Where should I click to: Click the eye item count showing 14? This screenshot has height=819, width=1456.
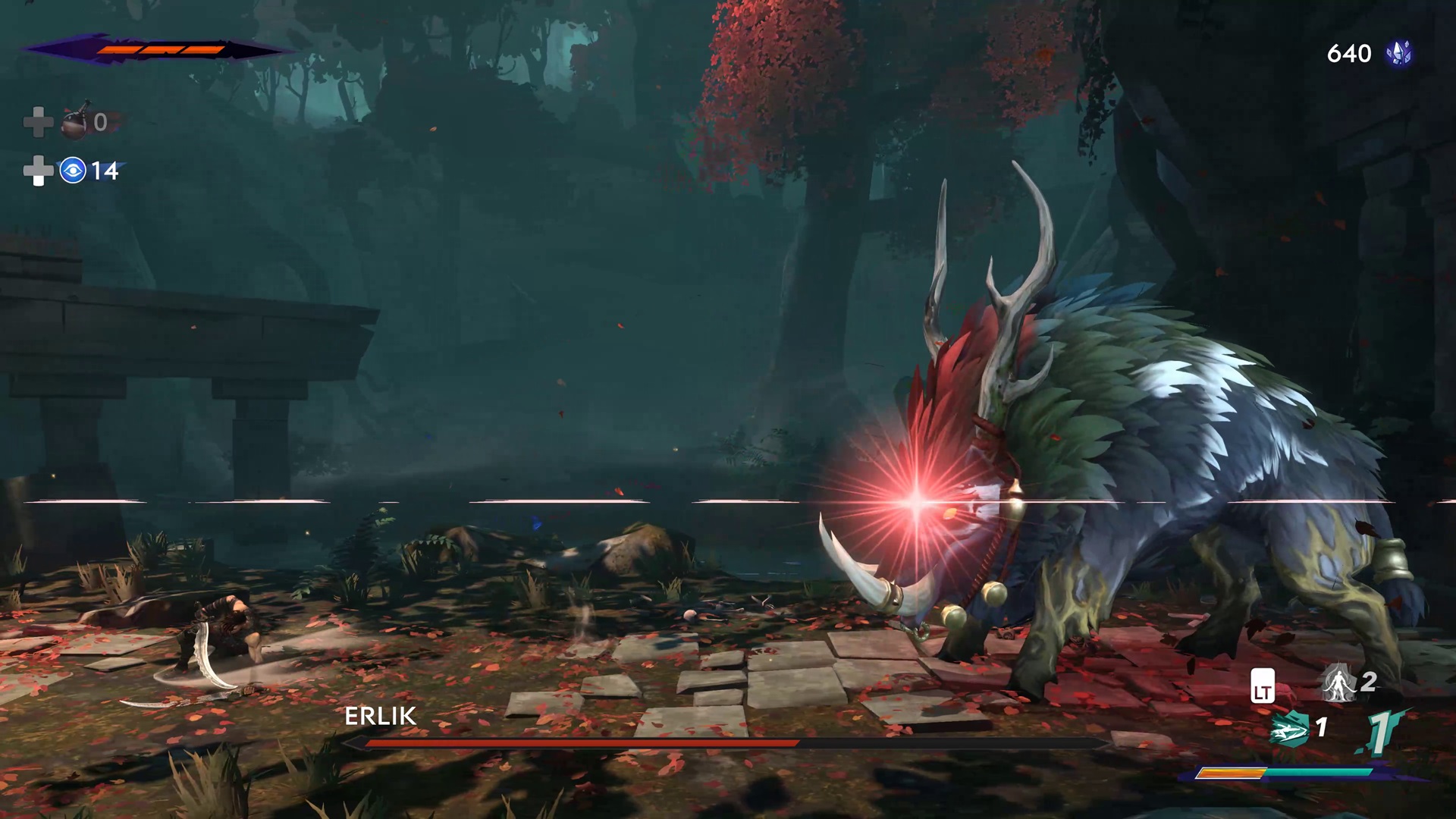(105, 172)
